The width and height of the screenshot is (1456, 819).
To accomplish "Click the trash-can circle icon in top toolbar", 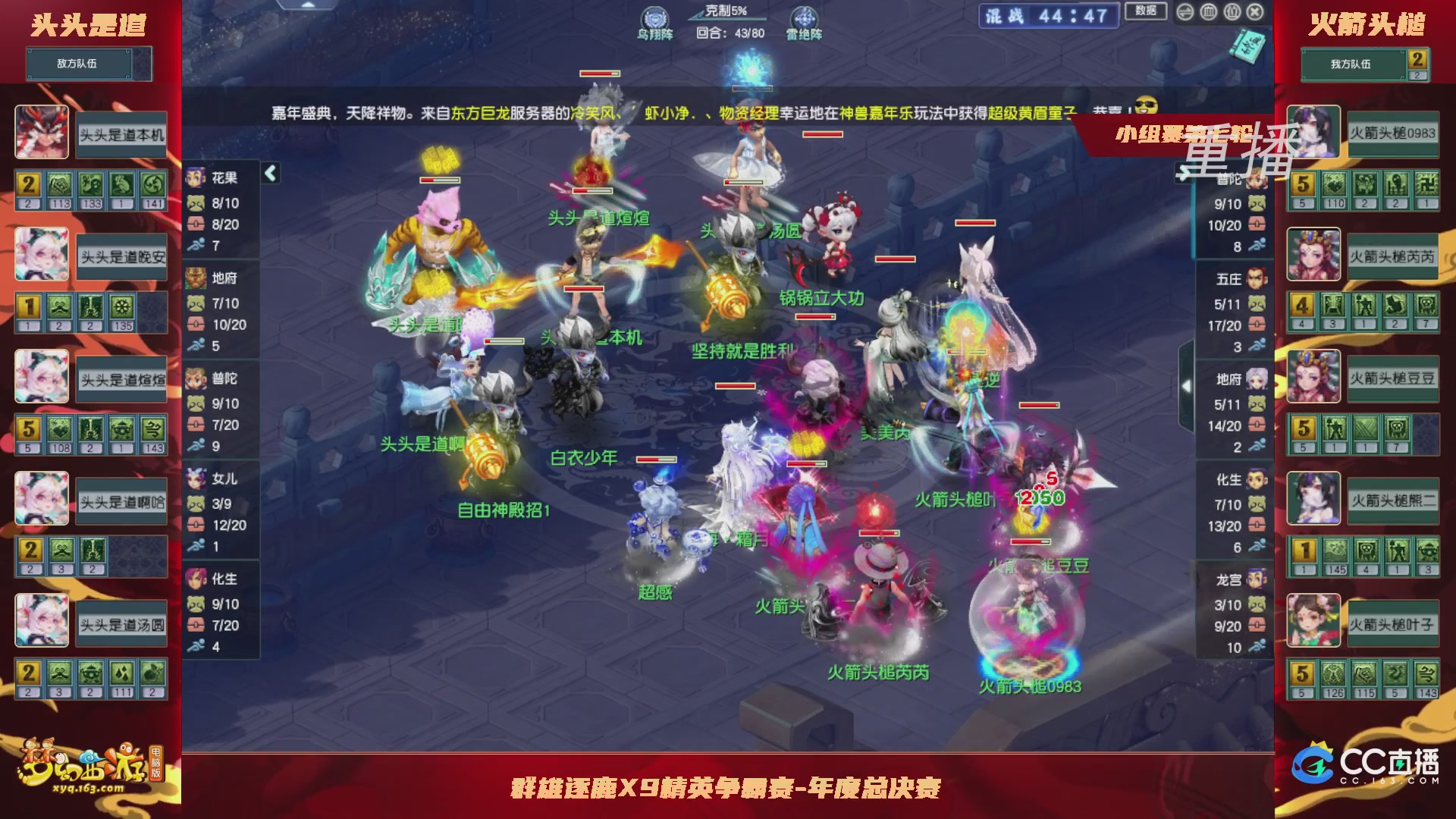I will click(1208, 12).
